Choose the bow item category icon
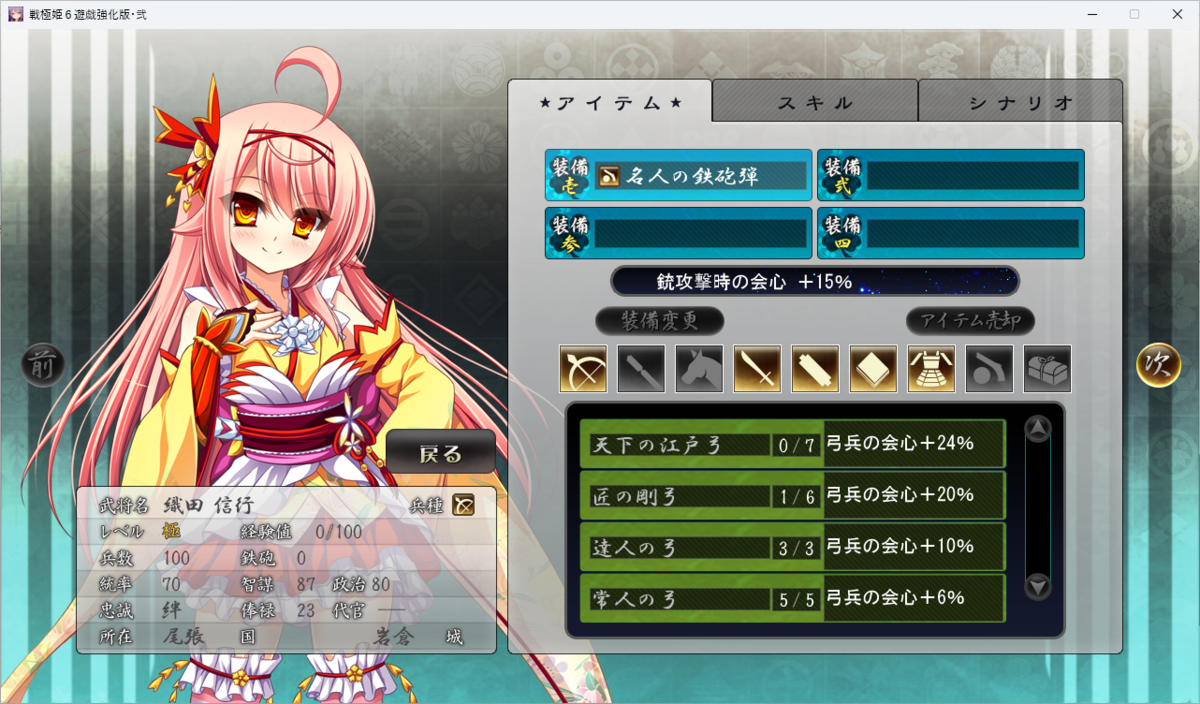Screen dimensions: 1200x704 point(584,369)
